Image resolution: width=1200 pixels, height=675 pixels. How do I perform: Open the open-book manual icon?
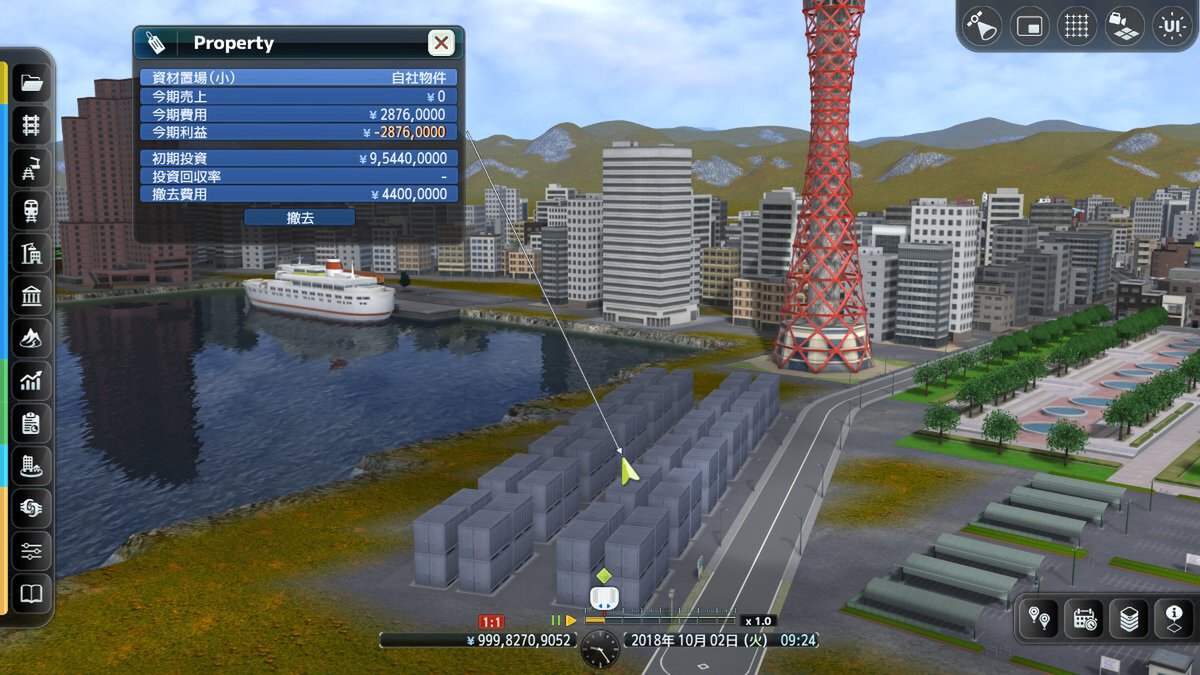(32, 595)
